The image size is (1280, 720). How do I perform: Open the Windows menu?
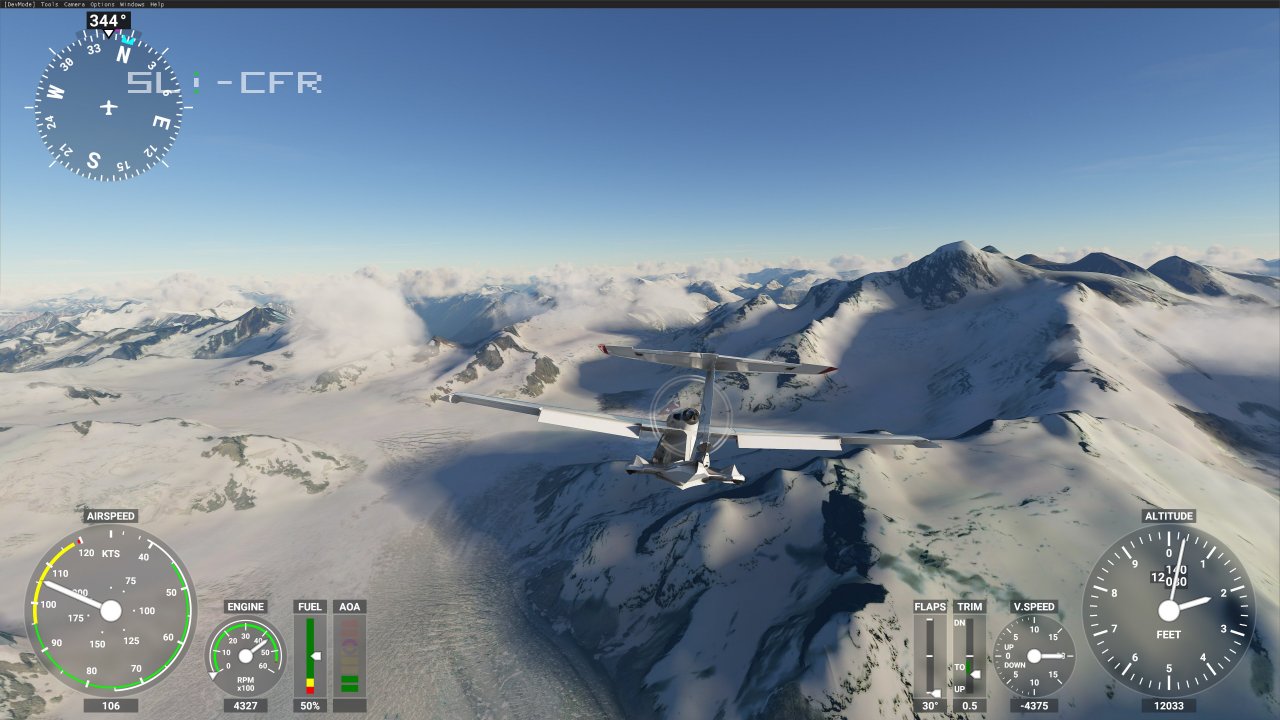point(132,4)
